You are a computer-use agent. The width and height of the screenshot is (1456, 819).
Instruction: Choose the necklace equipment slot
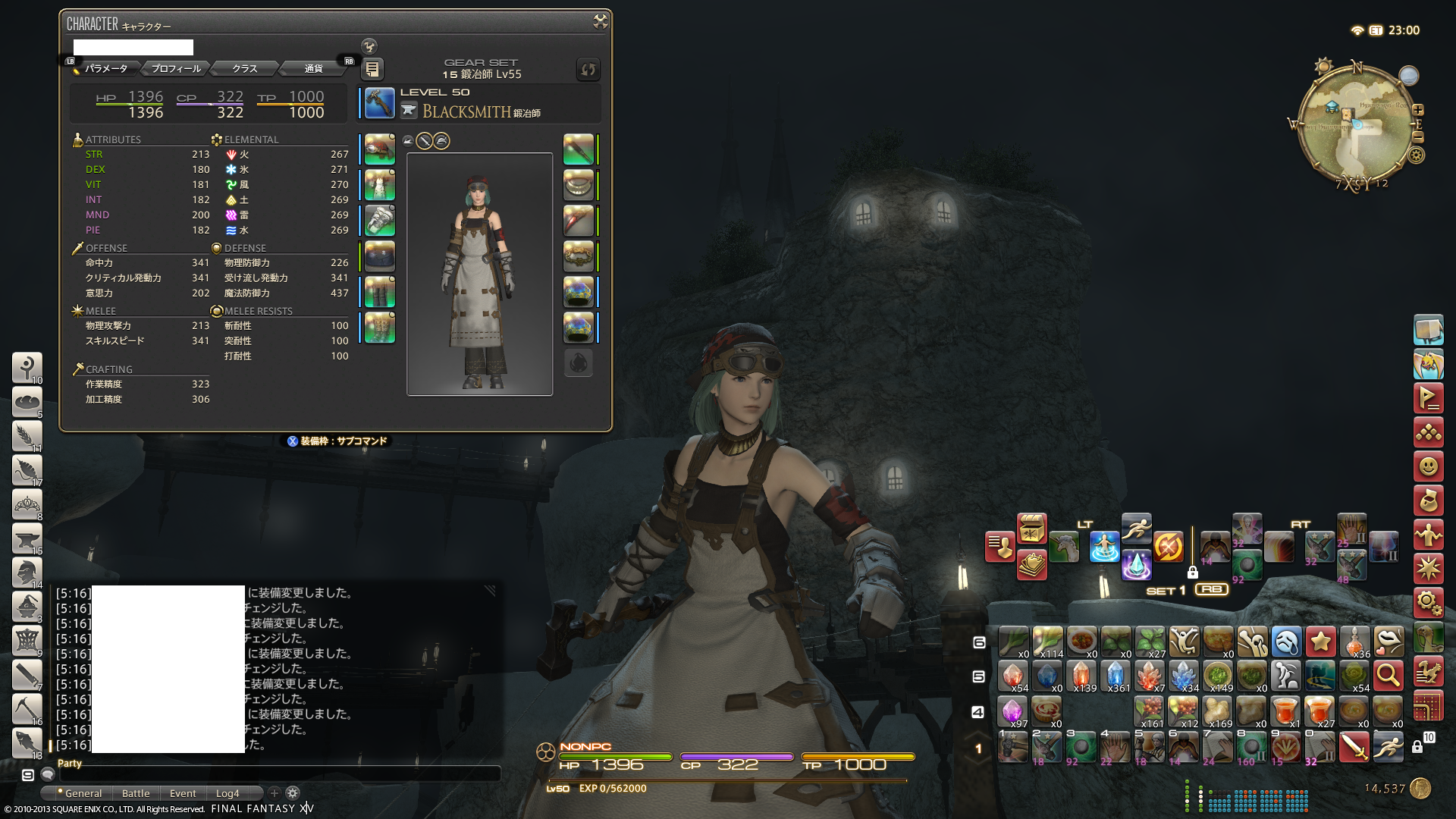pos(578,185)
